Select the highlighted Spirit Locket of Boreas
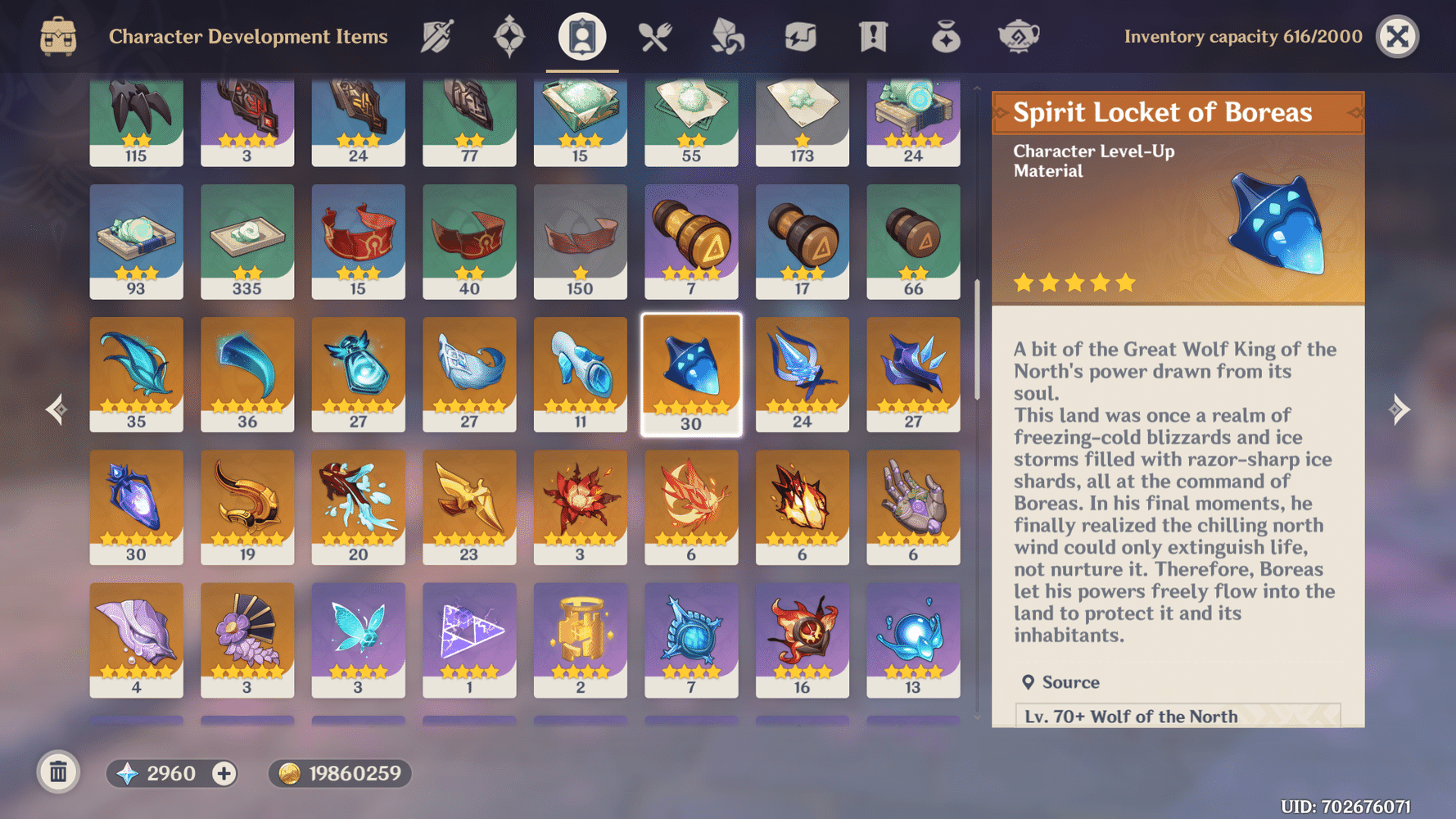This screenshot has width=1456, height=819. (691, 373)
